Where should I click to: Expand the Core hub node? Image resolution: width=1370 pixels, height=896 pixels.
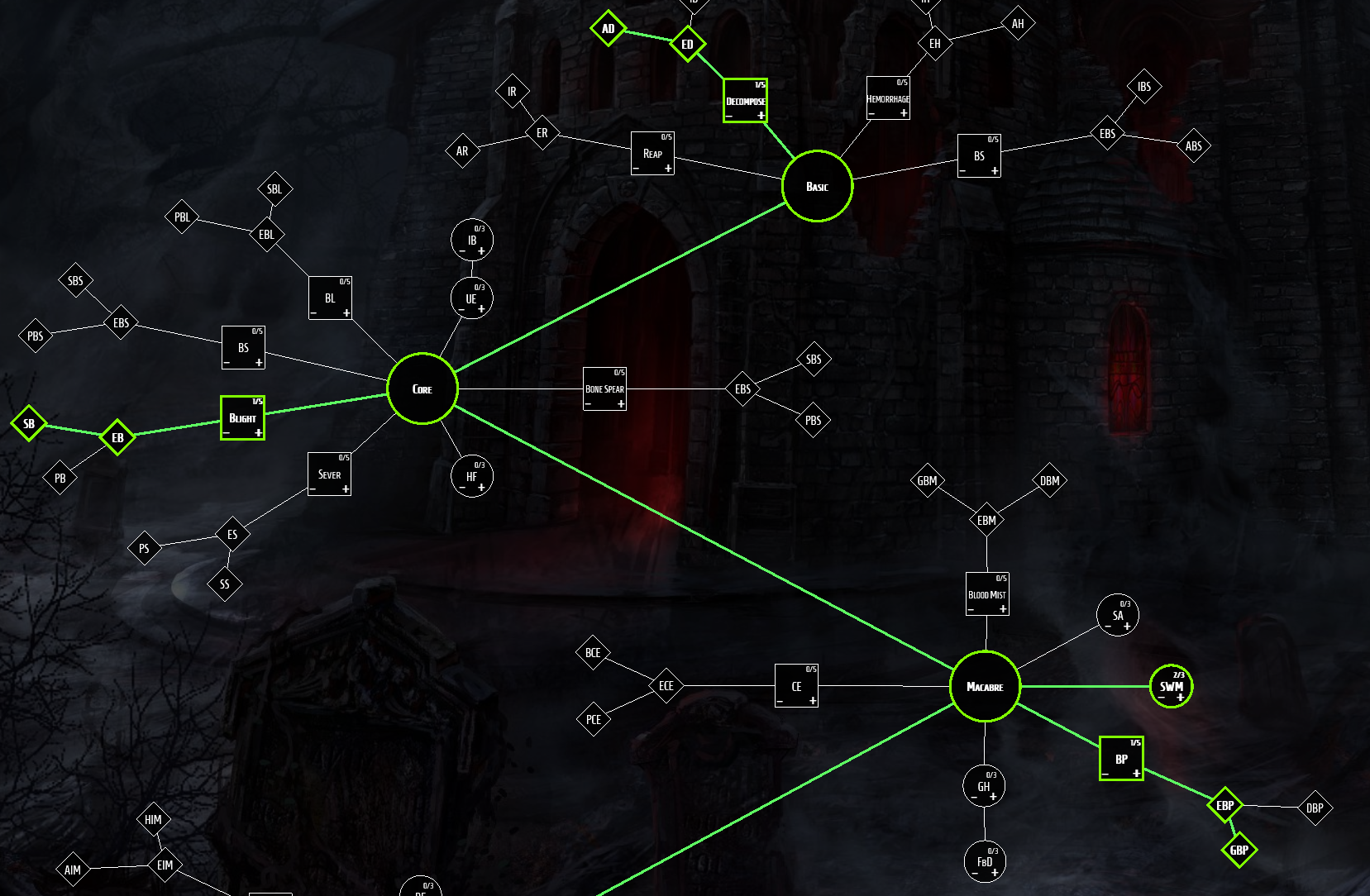pos(422,388)
